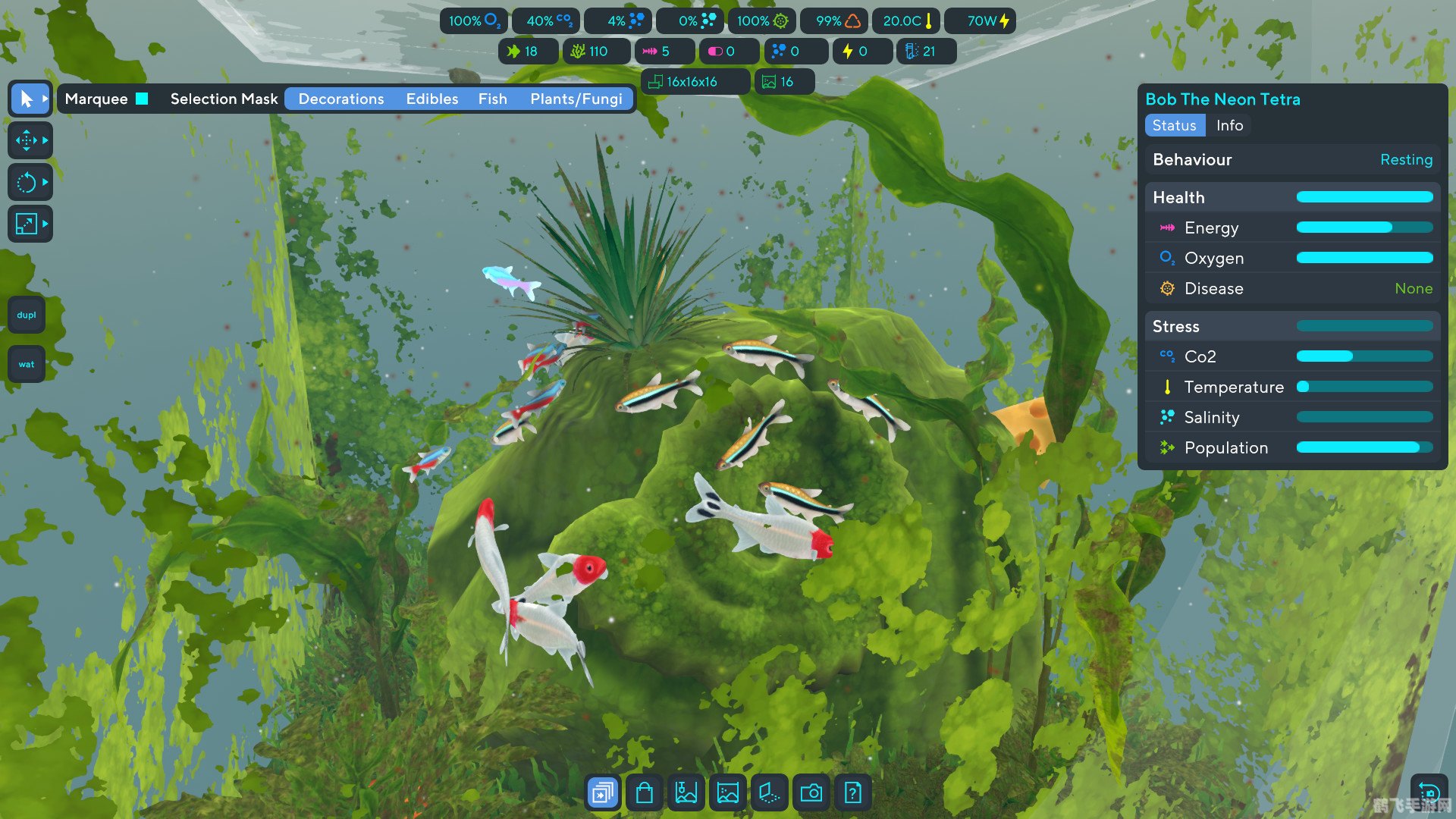Click the 'wat' button
Screen dimensions: 1456x819
tap(27, 364)
